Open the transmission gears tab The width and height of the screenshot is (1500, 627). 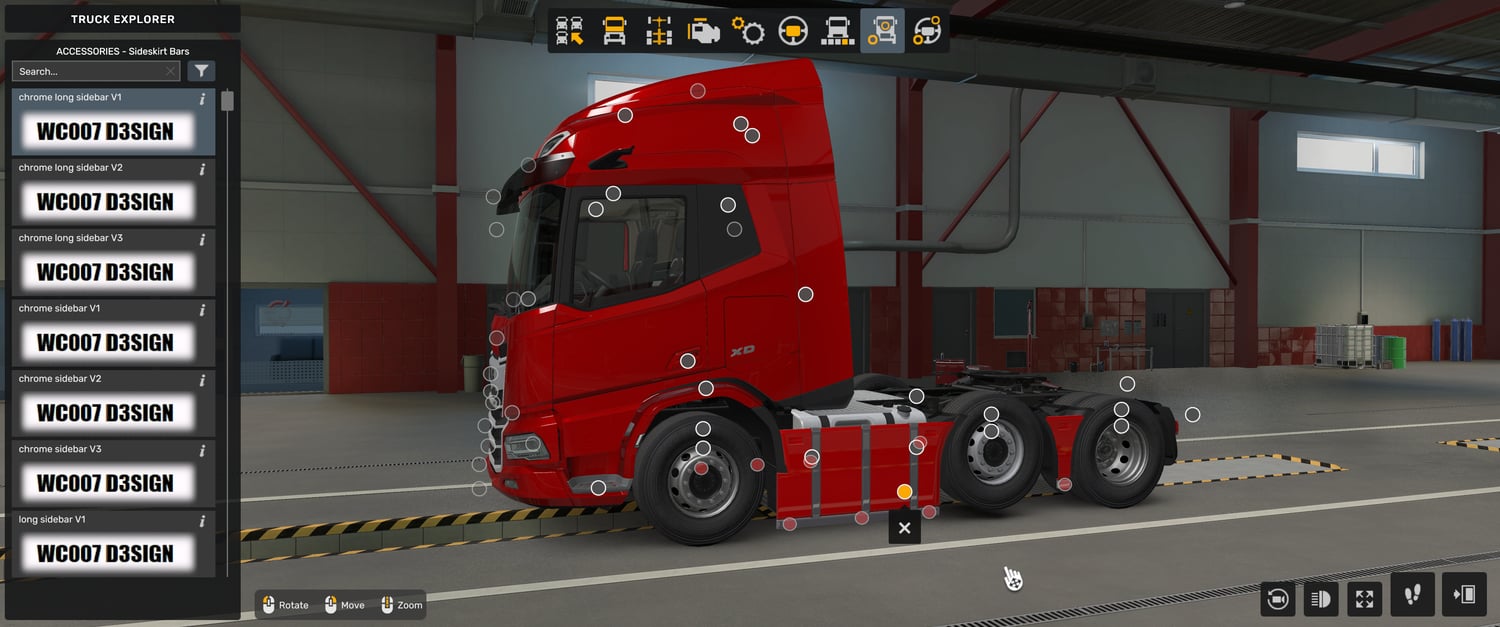[x=748, y=31]
